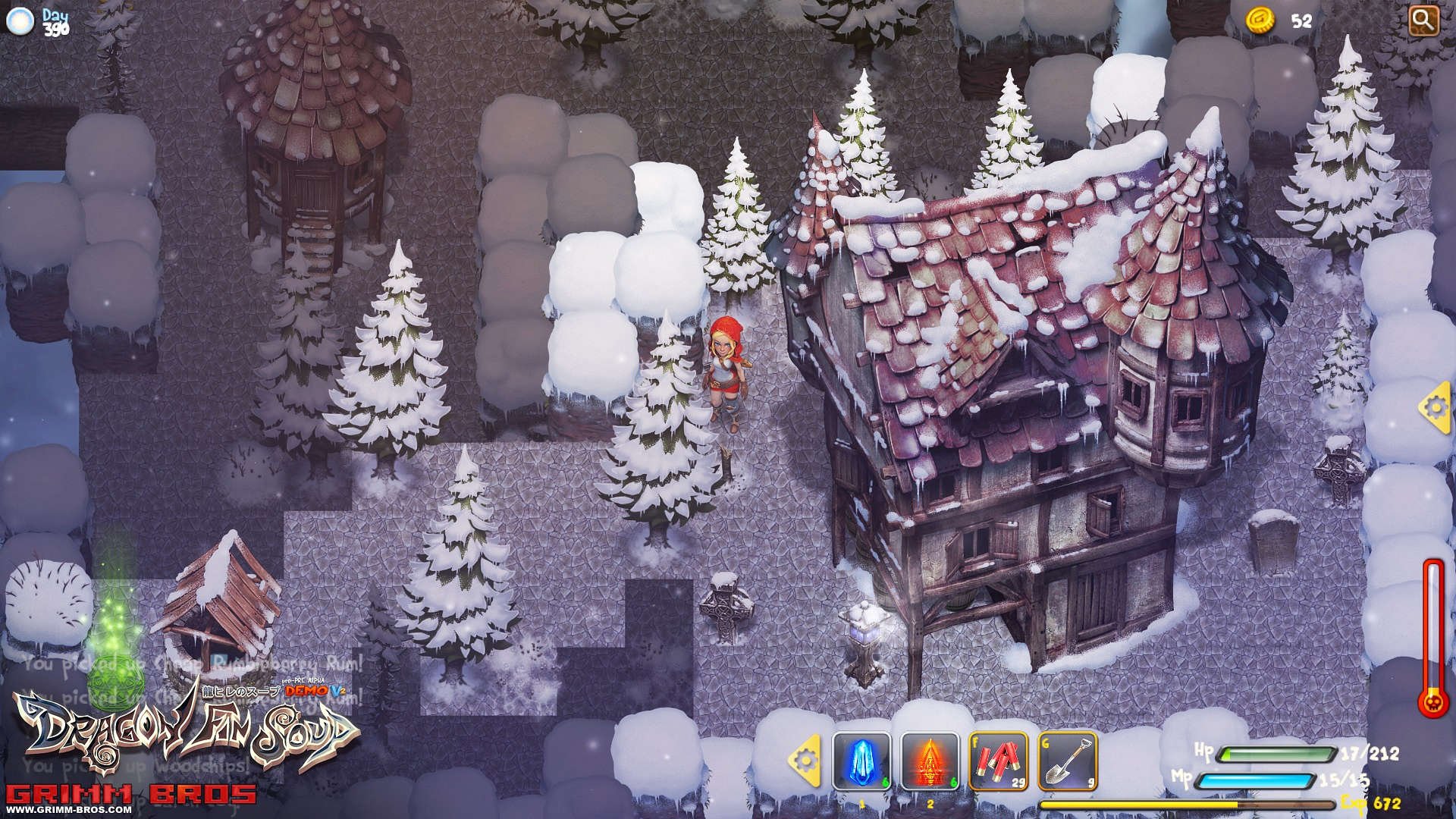1456x819 pixels.
Task: Choose the red shotgun shells slot
Action: (x=998, y=761)
